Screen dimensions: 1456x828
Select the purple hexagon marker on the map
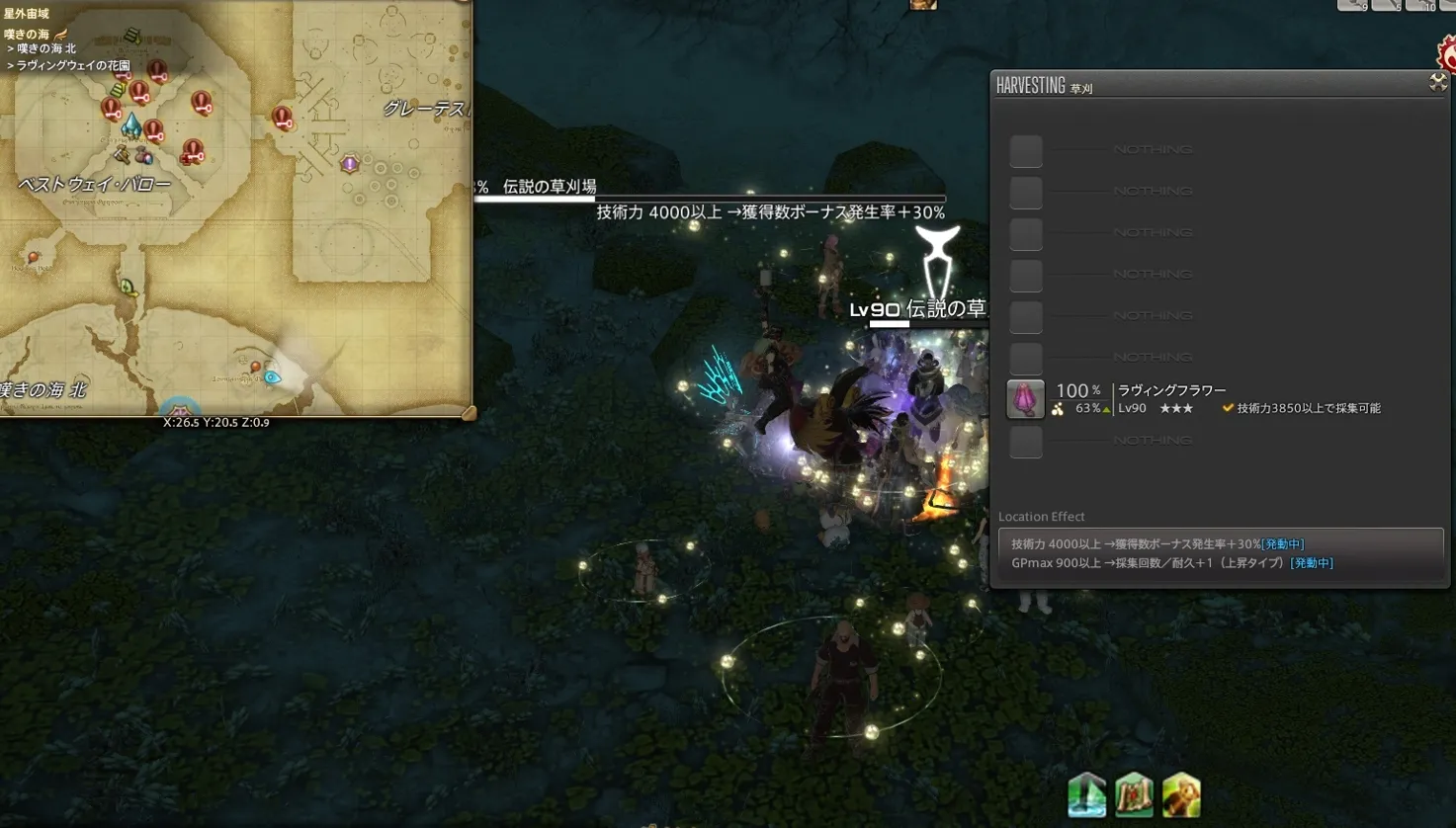349,164
